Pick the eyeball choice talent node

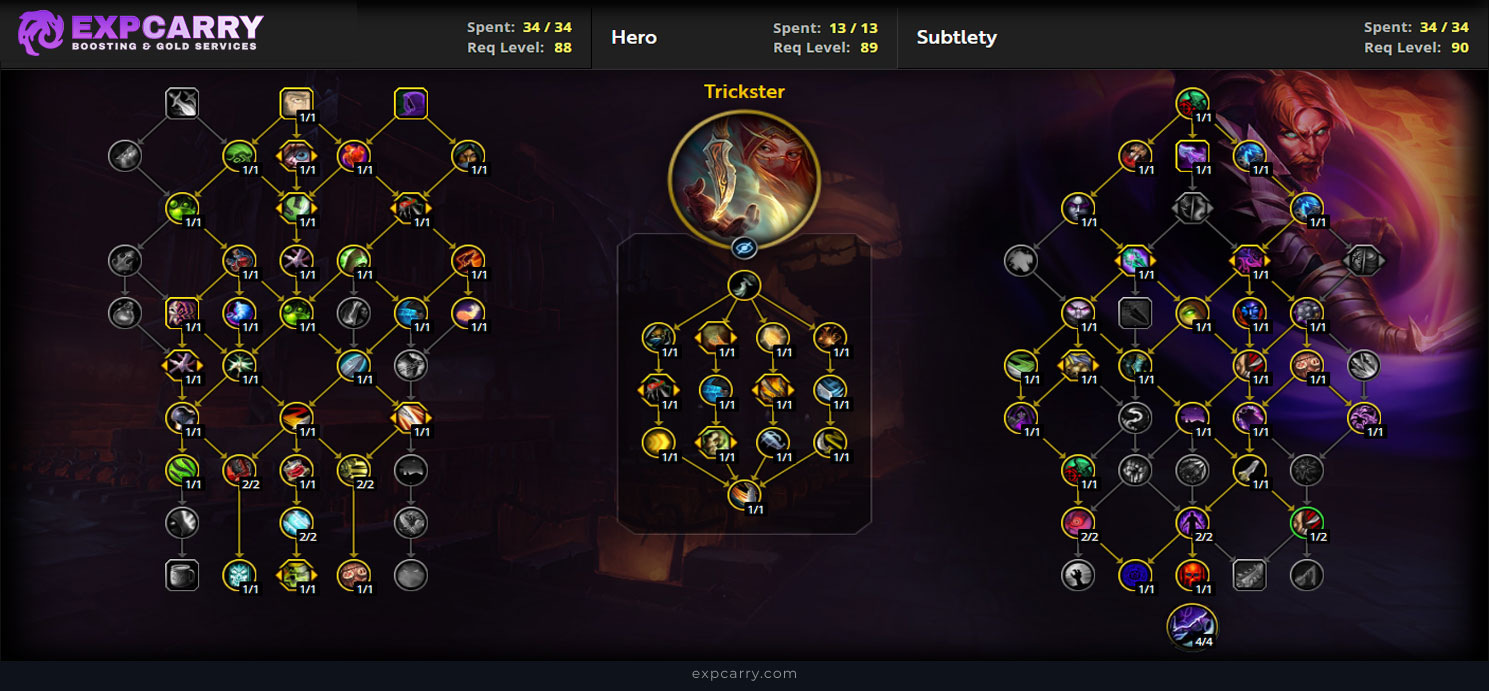tap(297, 155)
